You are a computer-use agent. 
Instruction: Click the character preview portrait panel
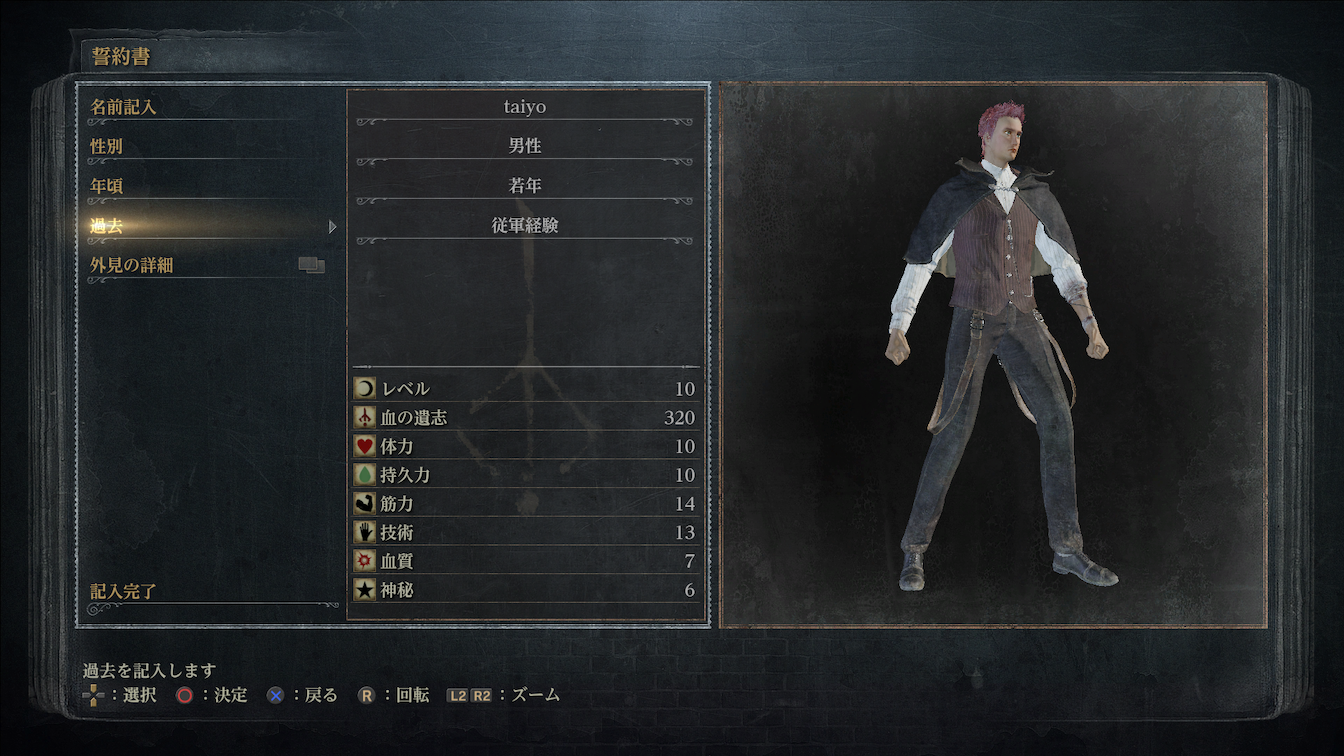993,355
